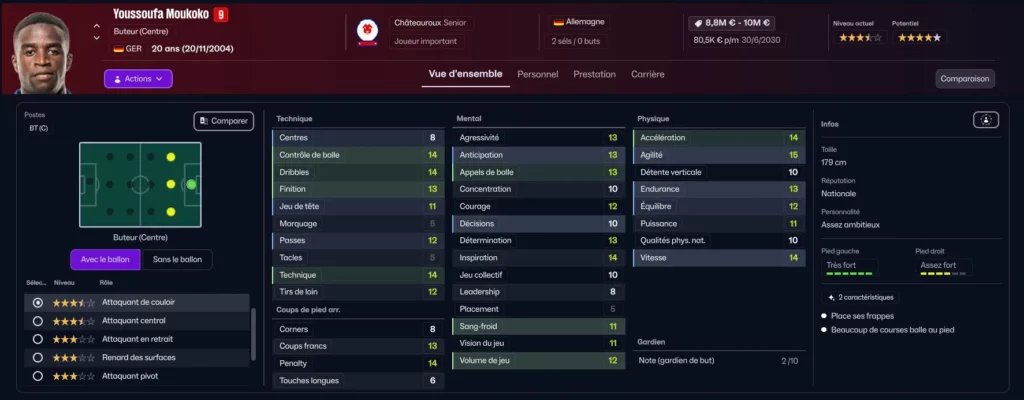This screenshot has height=400, width=1024.
Task: Switch to the Personnel tab
Action: [537, 74]
